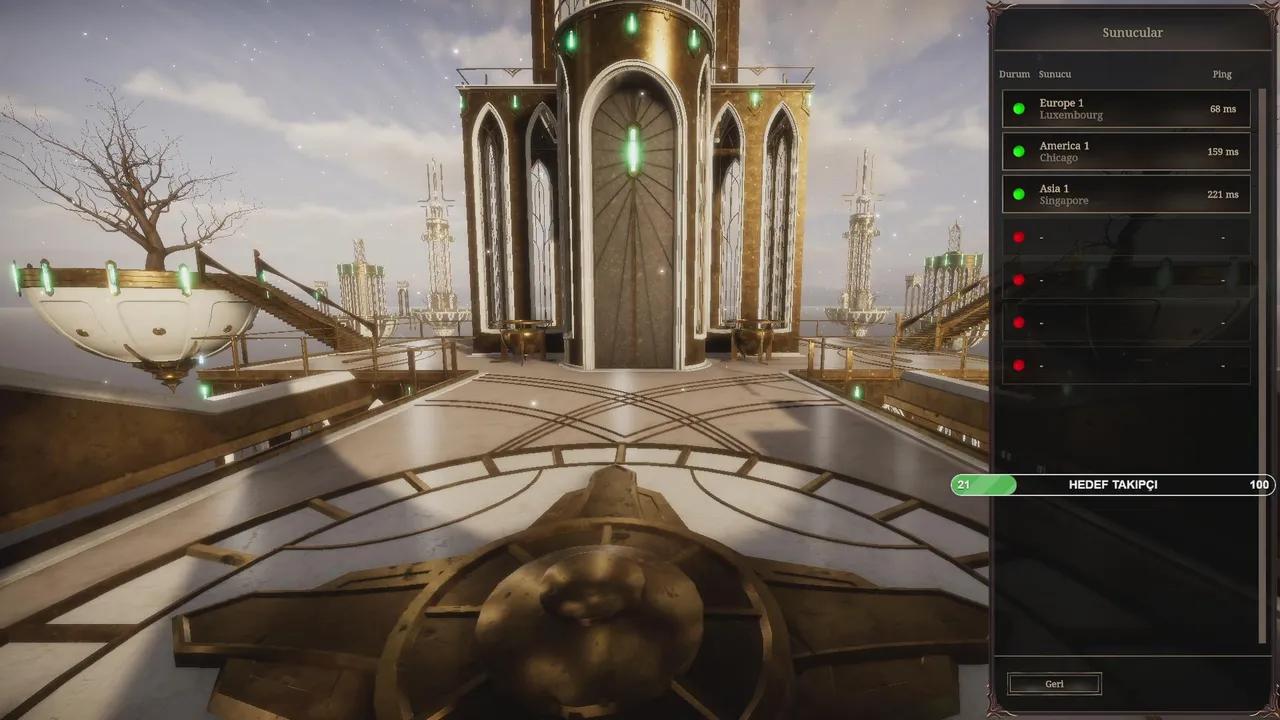Click the Sunucular panel title

1131,32
